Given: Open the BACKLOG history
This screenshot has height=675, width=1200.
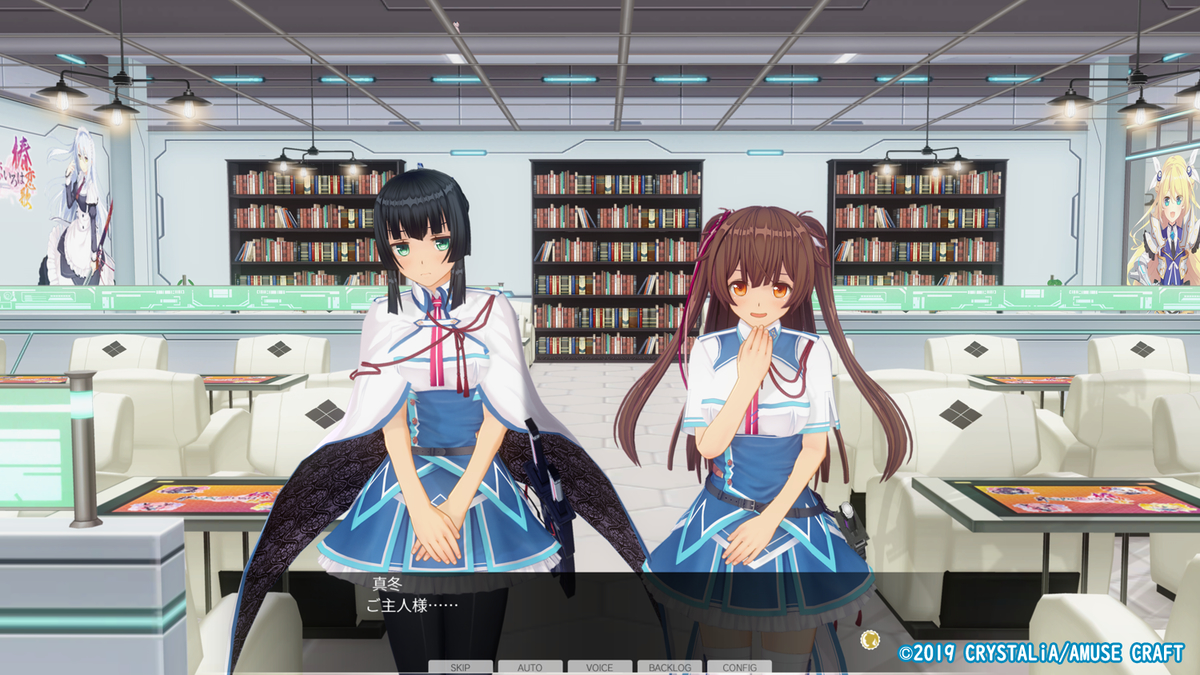Looking at the screenshot, I should (x=670, y=667).
